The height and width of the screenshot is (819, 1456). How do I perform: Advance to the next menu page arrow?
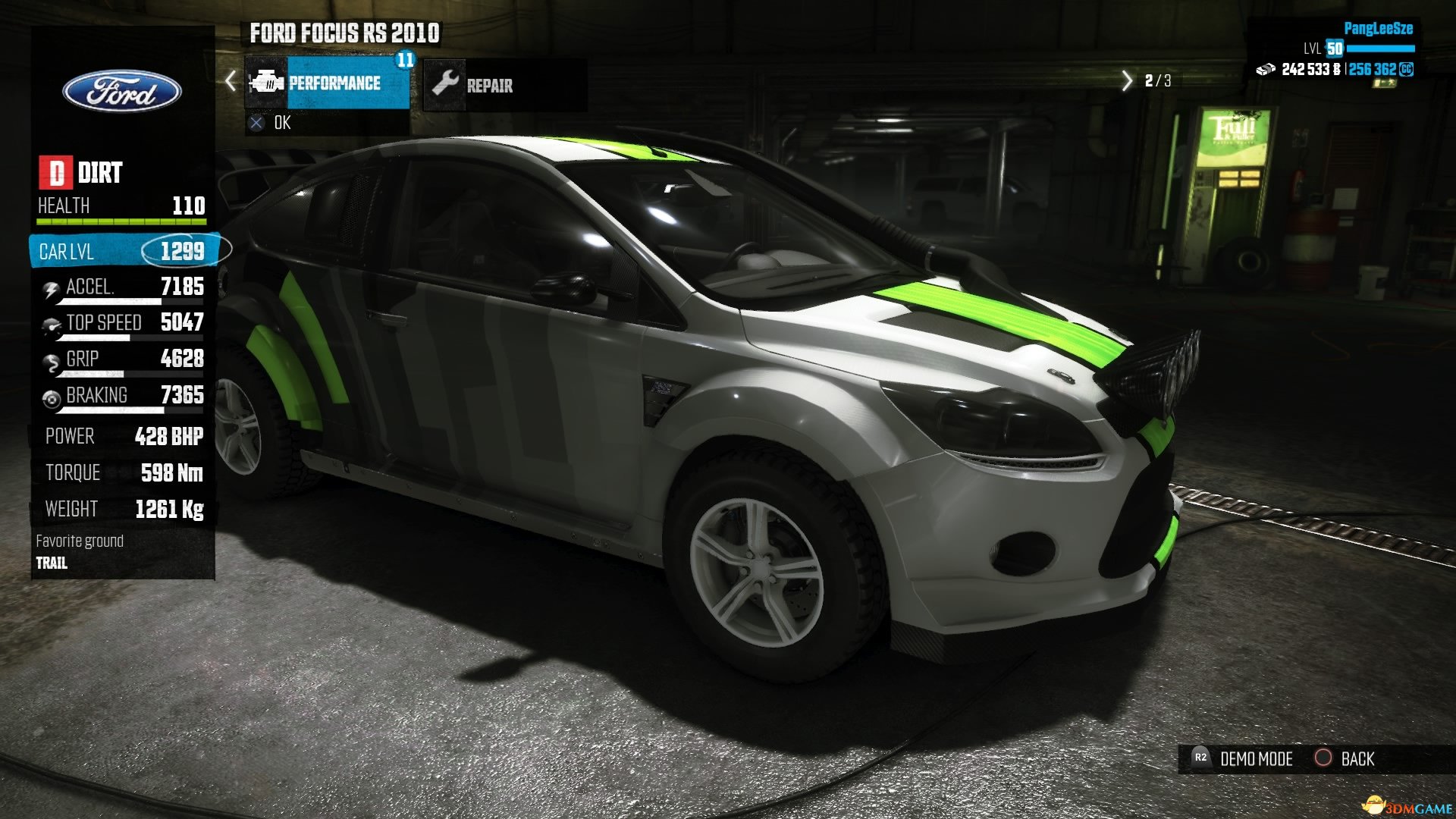pyautogui.click(x=1126, y=80)
